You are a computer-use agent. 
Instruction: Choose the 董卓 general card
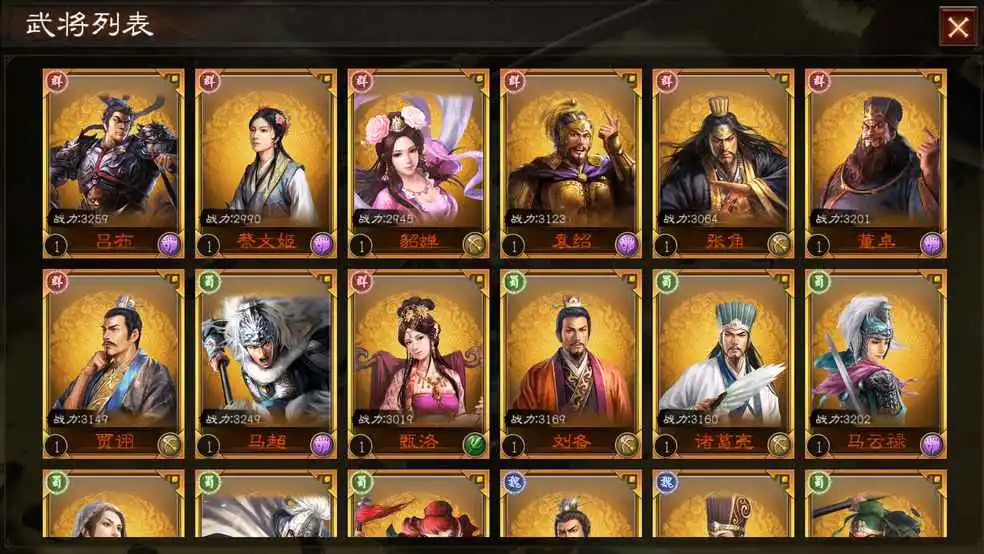tap(876, 160)
